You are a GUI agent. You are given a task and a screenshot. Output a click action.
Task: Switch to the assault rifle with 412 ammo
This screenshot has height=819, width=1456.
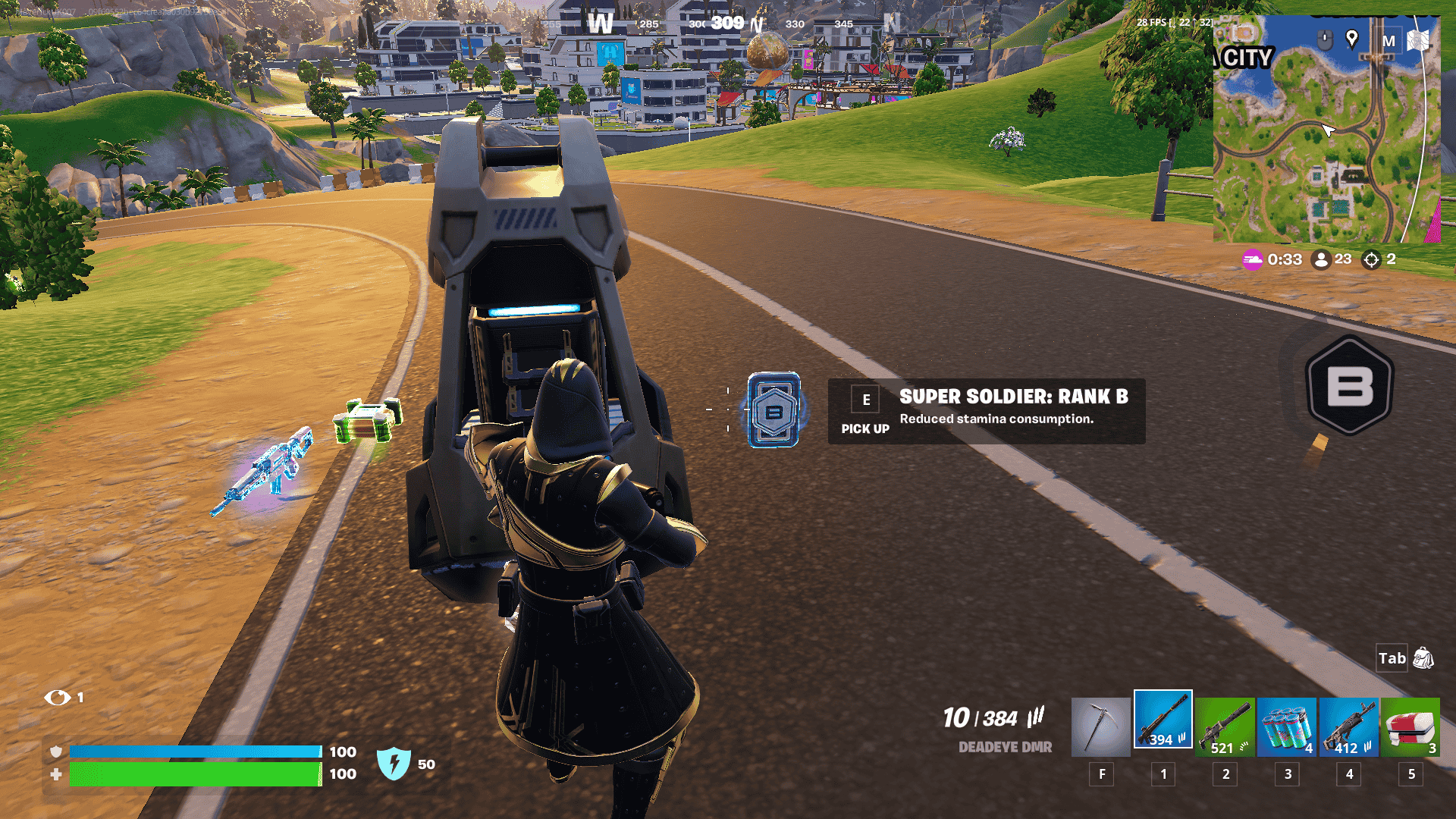[x=1348, y=726]
